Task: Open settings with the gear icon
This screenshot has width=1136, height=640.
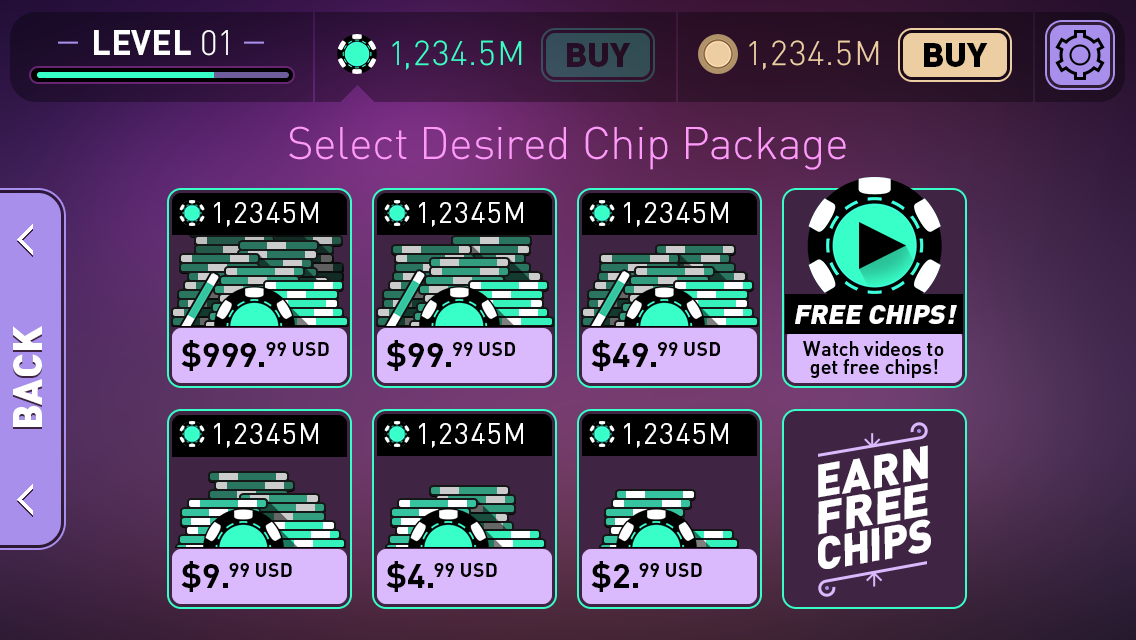Action: pyautogui.click(x=1079, y=55)
